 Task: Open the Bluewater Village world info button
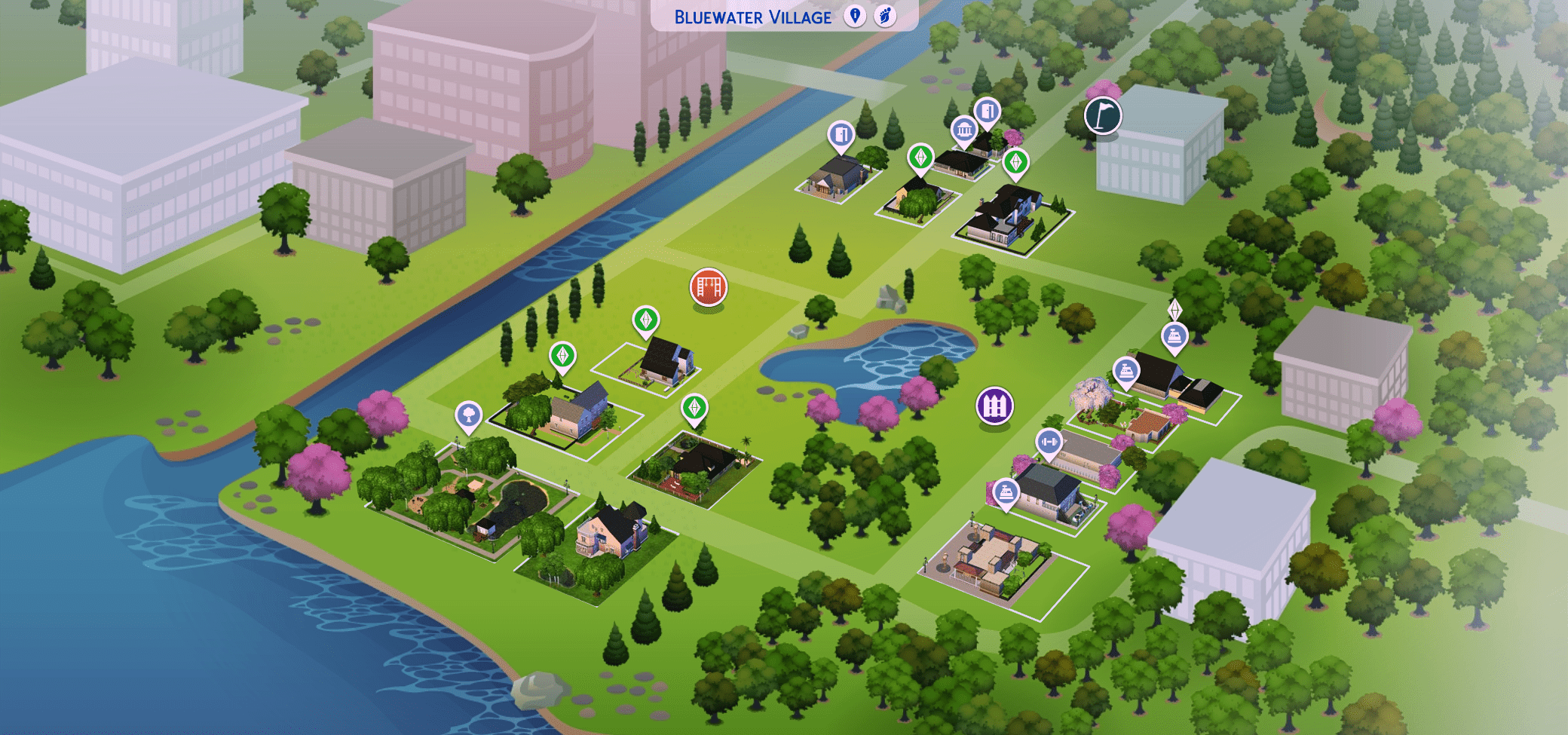pyautogui.click(x=854, y=16)
